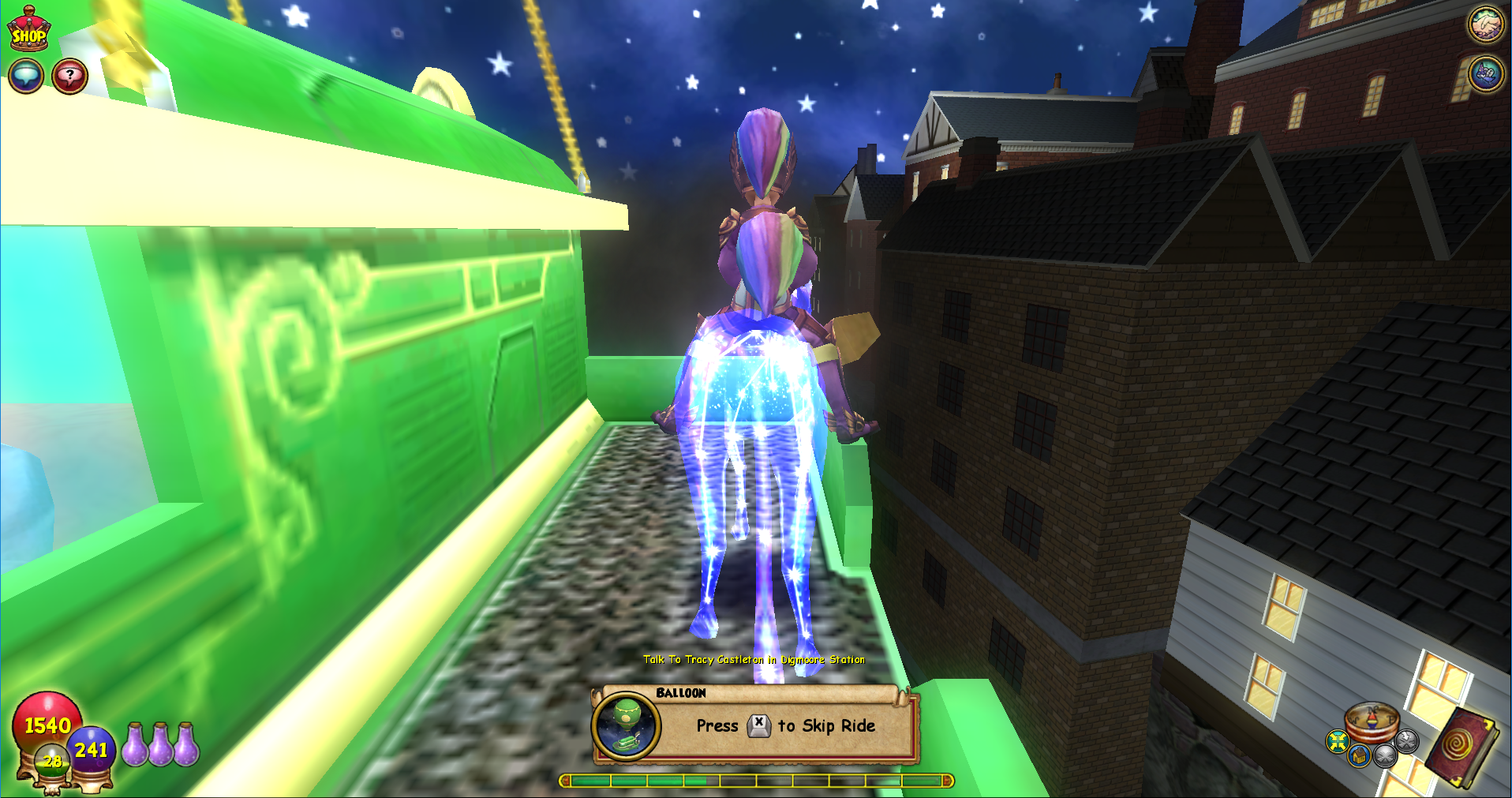Open the blue chat bubble menu
Screen dimensions: 1512x798
tap(25, 77)
